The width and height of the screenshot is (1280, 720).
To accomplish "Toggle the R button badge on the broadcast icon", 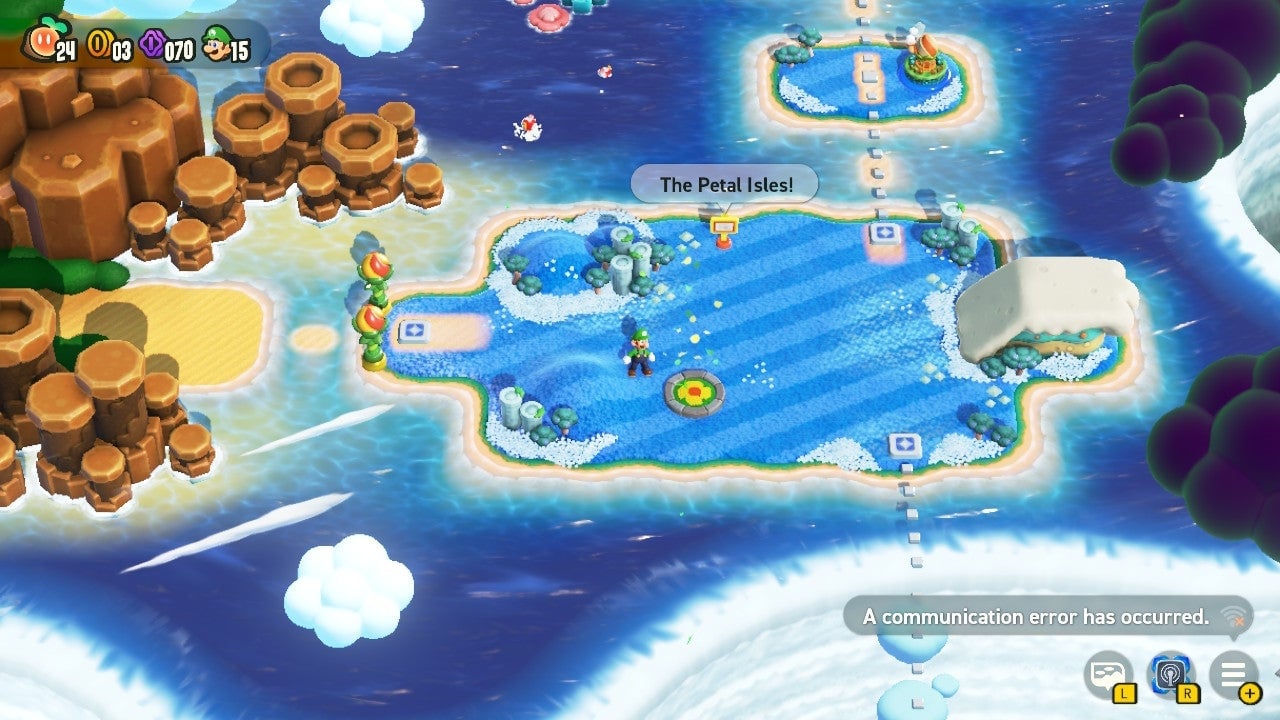I will click(x=1188, y=693).
